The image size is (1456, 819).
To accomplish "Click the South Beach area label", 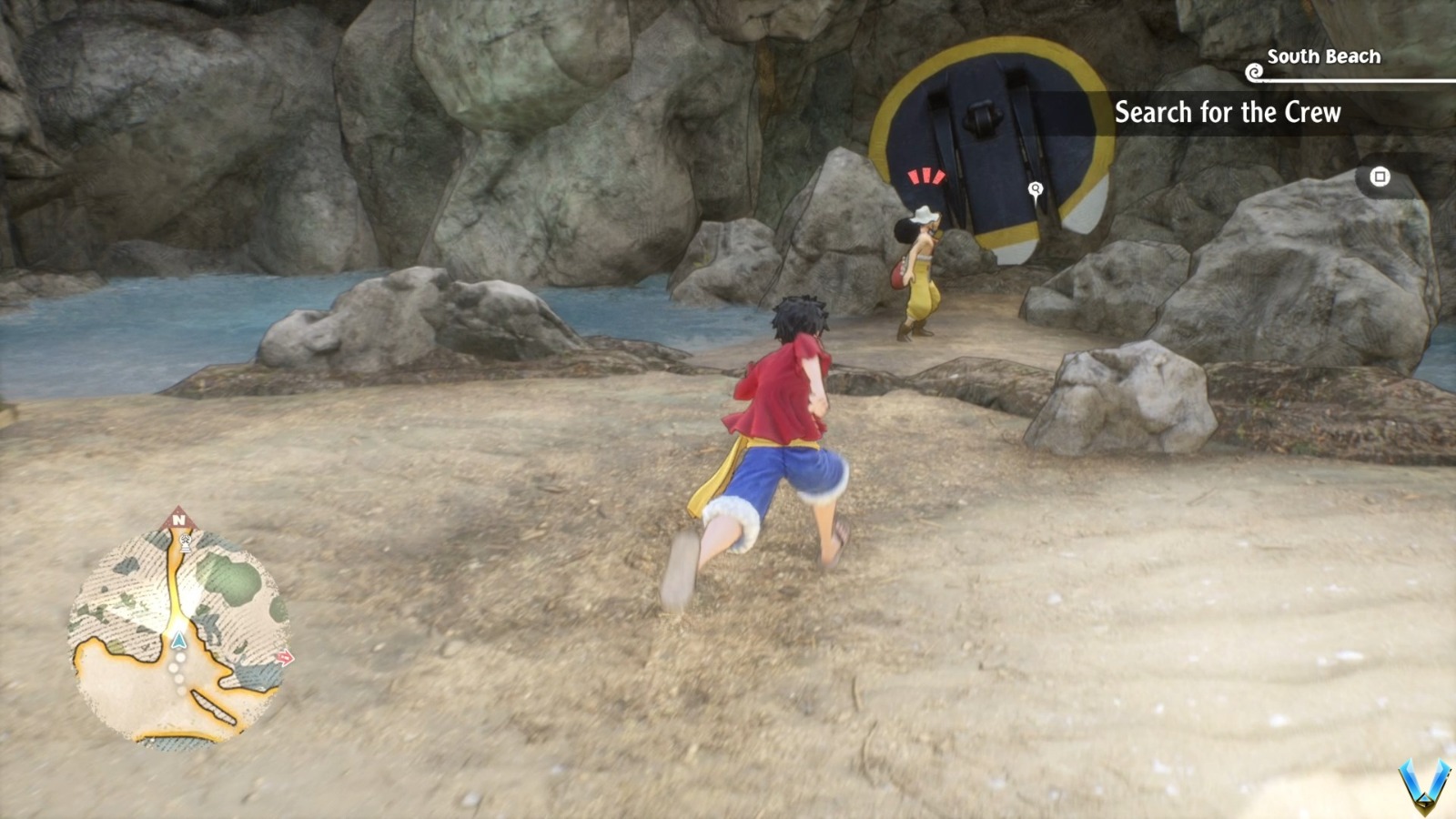I will click(1322, 56).
